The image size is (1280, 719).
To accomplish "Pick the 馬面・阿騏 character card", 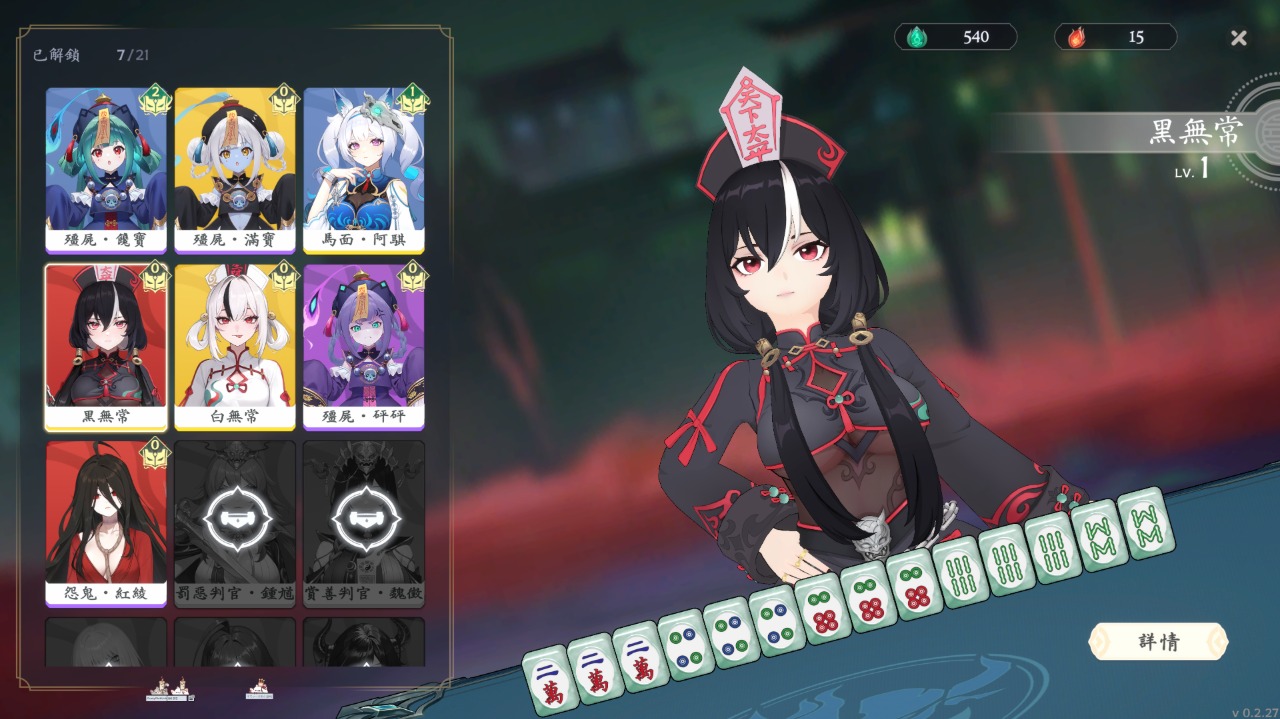I will (x=364, y=168).
